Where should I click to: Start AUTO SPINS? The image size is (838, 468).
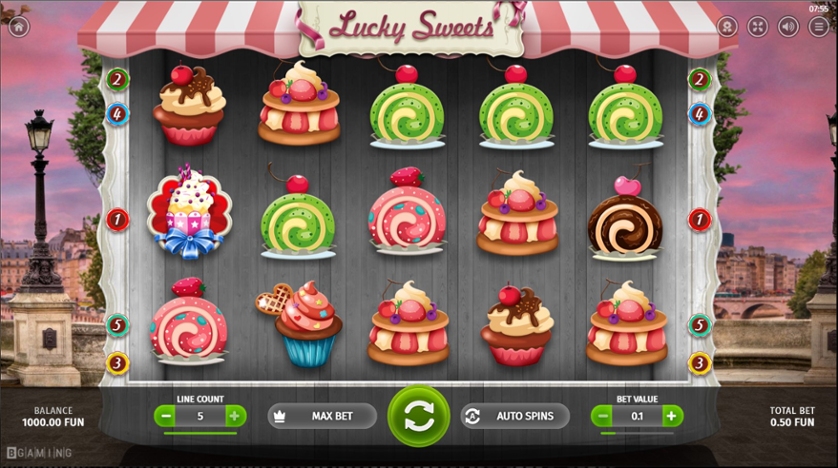(515, 416)
